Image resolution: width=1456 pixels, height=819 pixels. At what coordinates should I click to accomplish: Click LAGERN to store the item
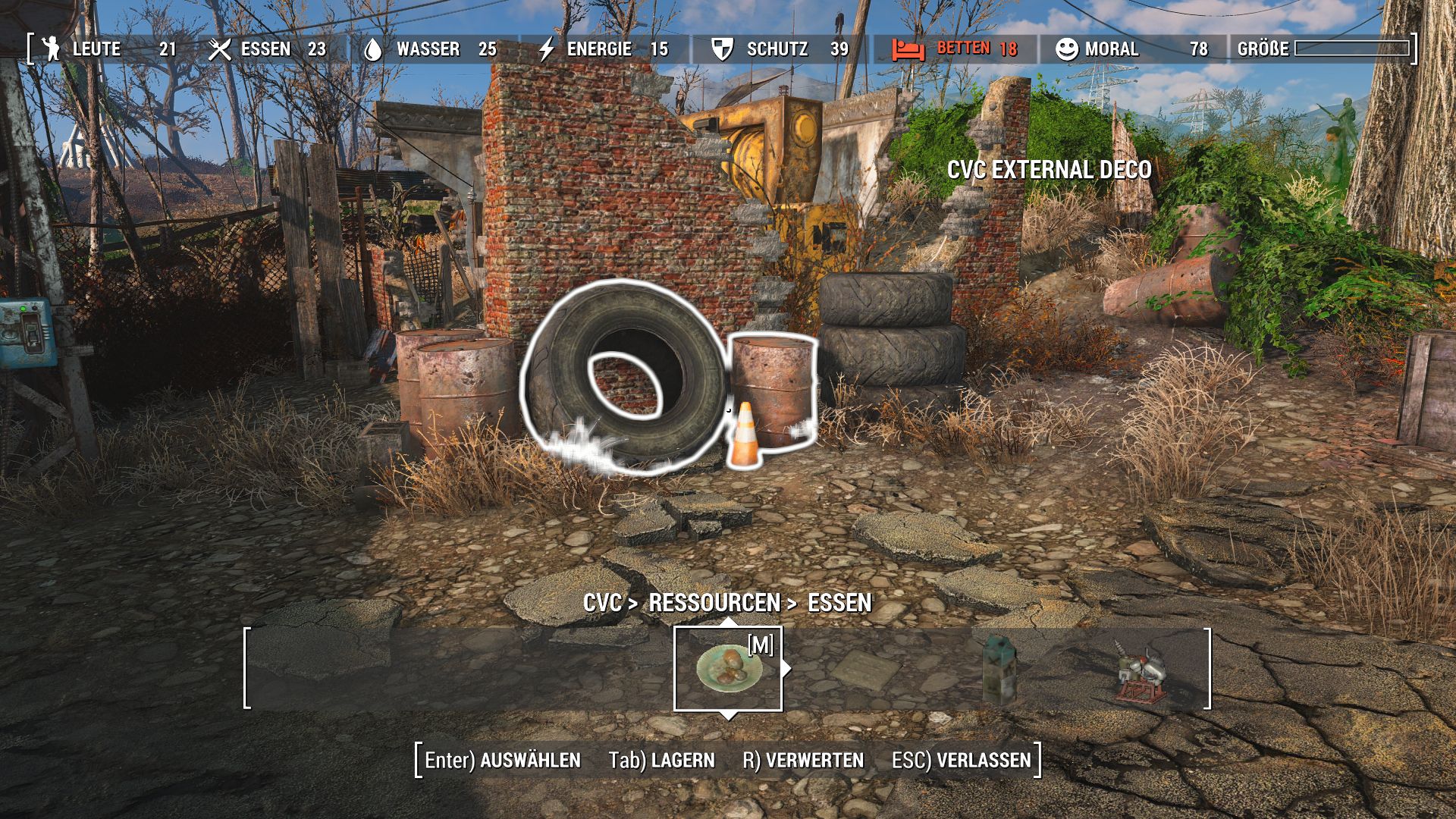(681, 759)
